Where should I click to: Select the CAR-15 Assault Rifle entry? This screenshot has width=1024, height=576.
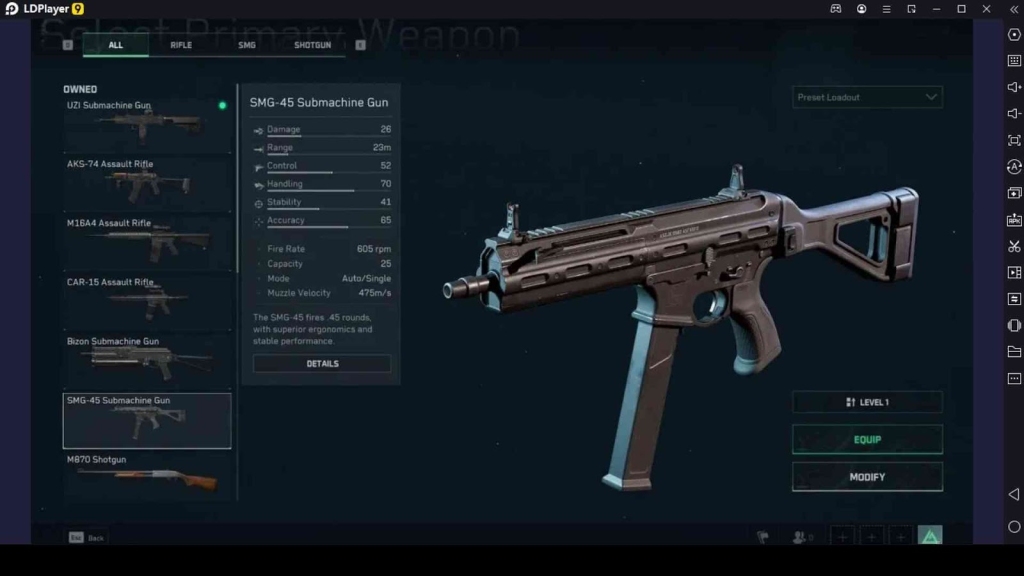[x=147, y=302]
